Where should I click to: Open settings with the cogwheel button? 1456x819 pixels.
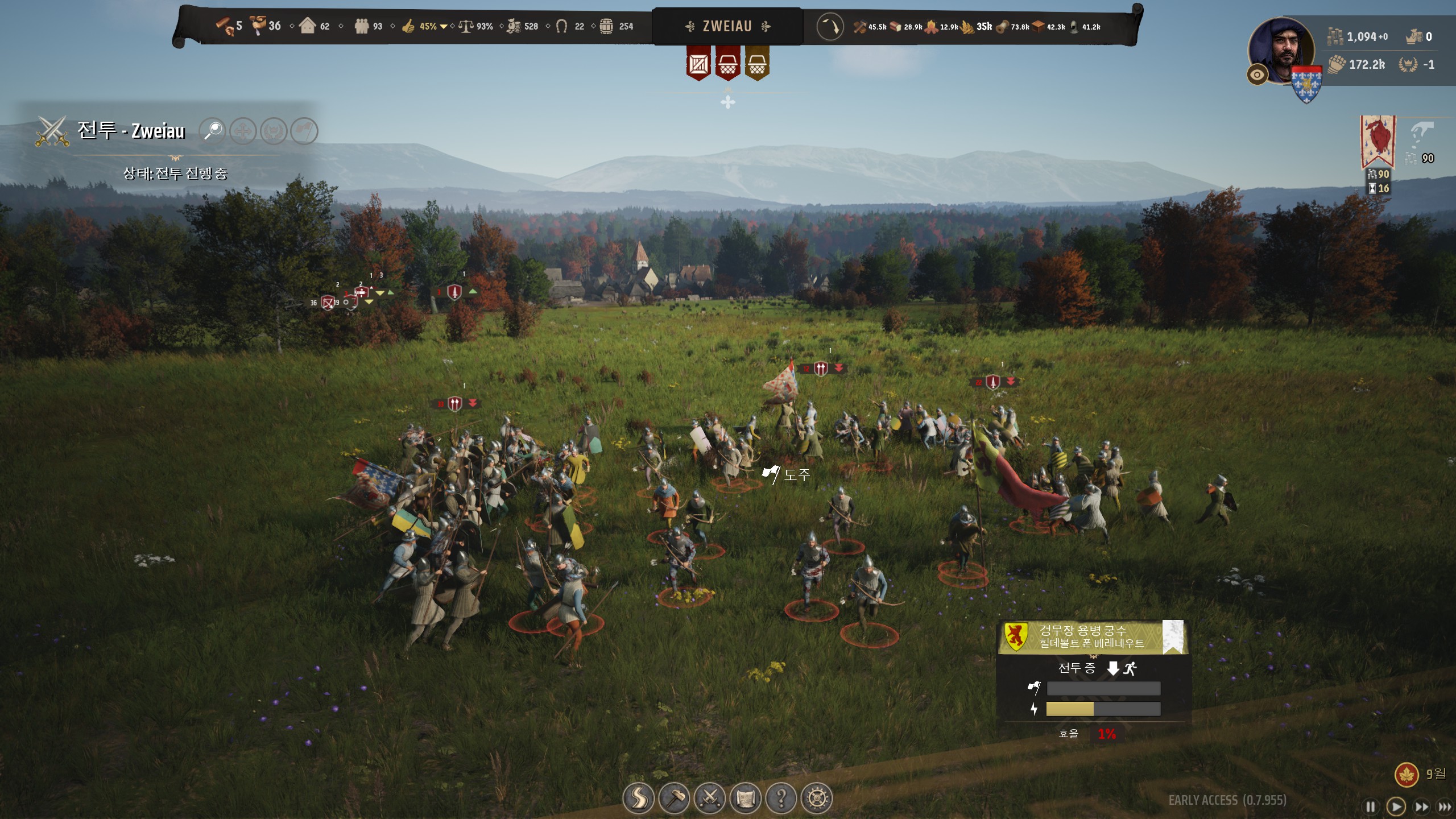pyautogui.click(x=817, y=798)
